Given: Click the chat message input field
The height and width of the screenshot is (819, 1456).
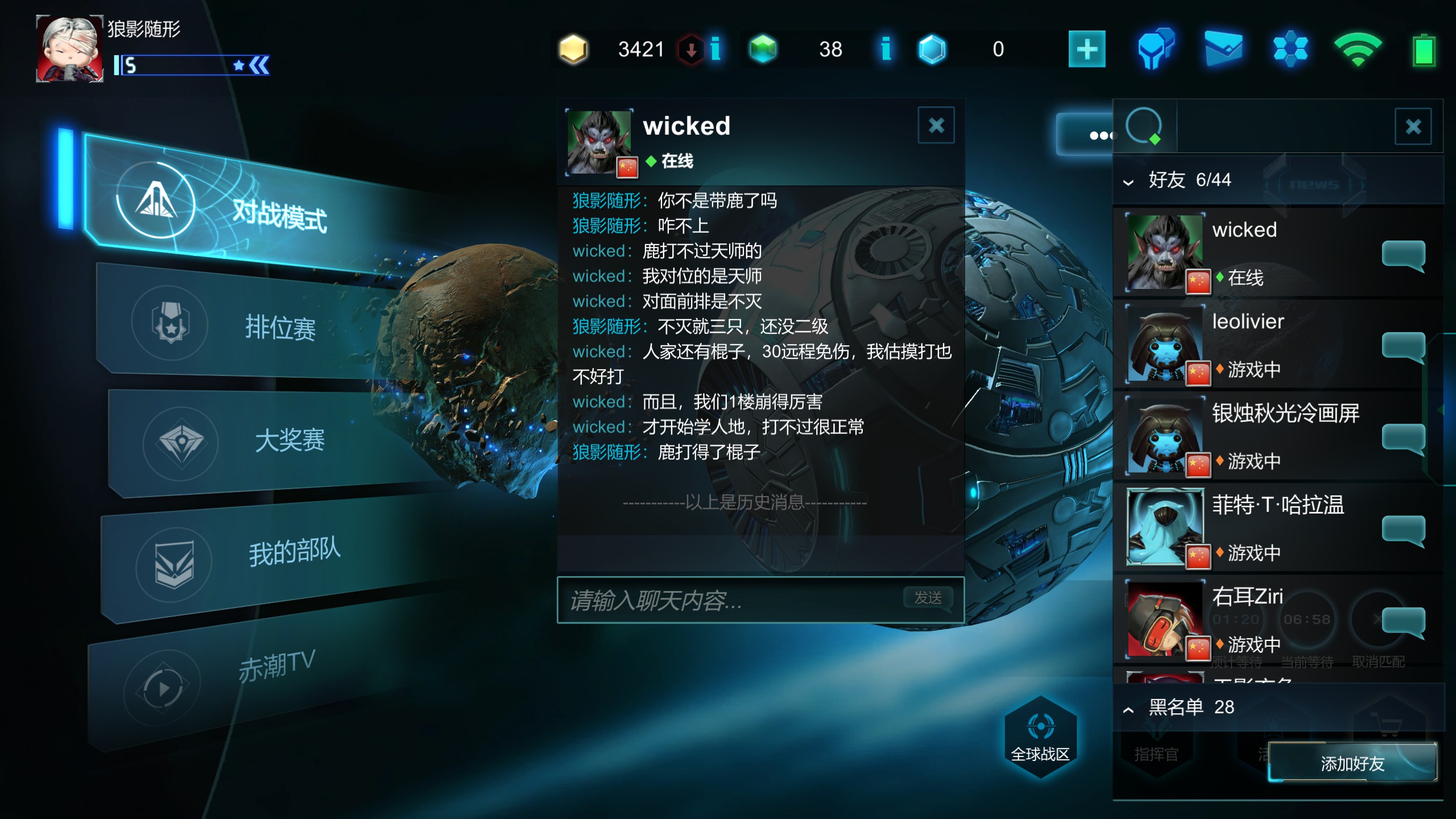Looking at the screenshot, I should pos(728,601).
